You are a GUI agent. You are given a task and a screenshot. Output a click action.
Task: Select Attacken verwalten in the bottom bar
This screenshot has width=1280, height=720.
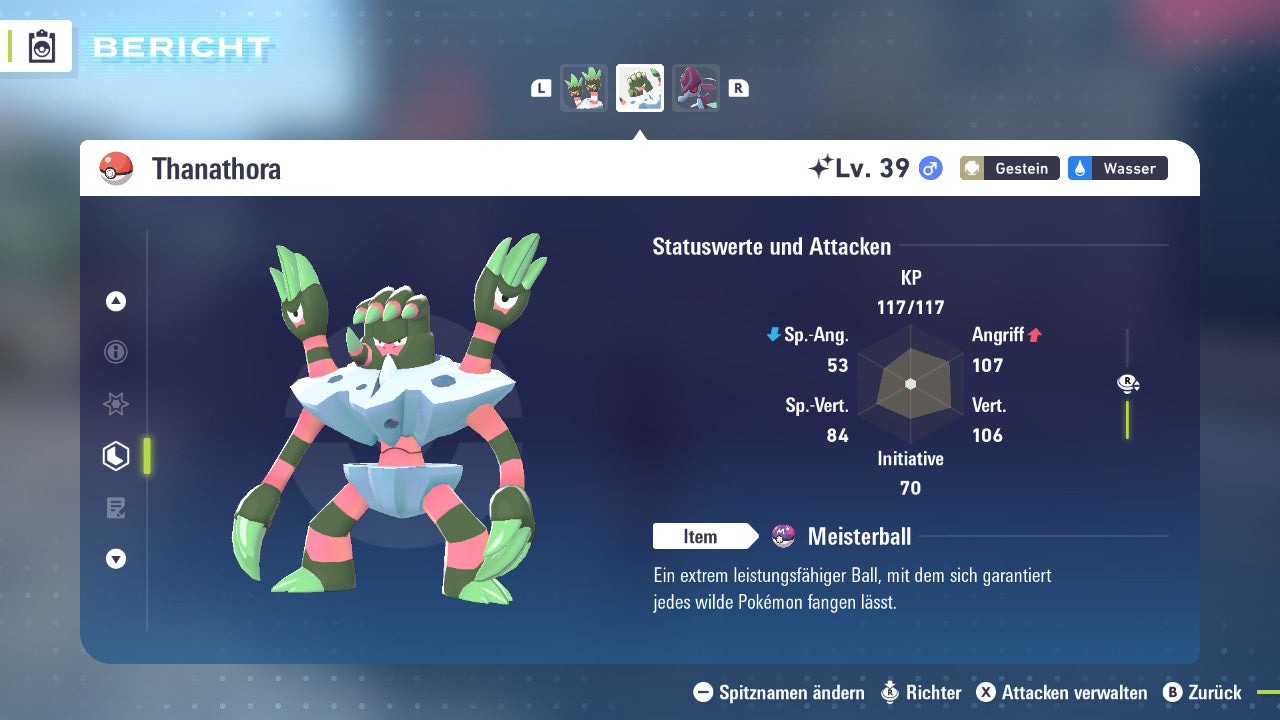tap(1062, 692)
